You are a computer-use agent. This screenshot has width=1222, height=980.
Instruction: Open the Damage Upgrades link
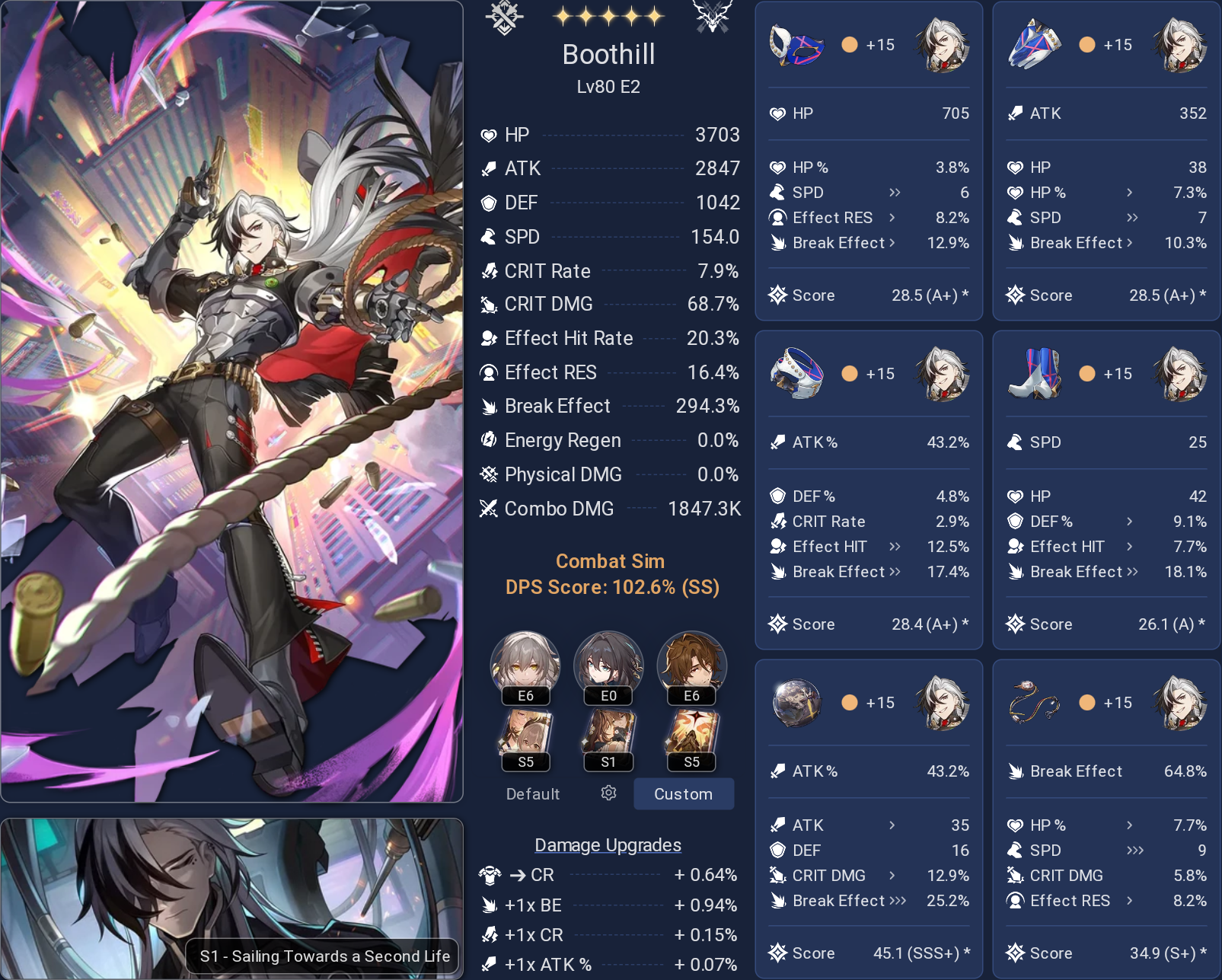608,844
